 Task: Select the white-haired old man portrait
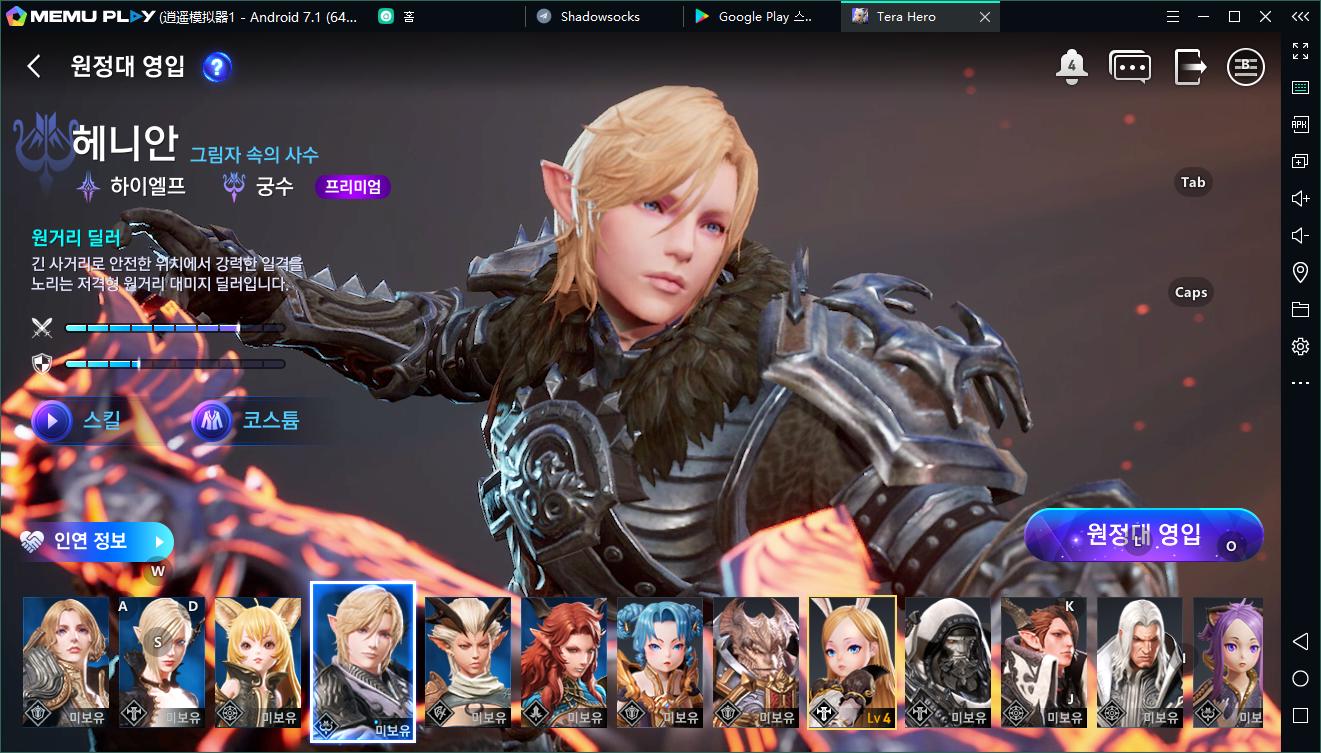click(x=1139, y=661)
